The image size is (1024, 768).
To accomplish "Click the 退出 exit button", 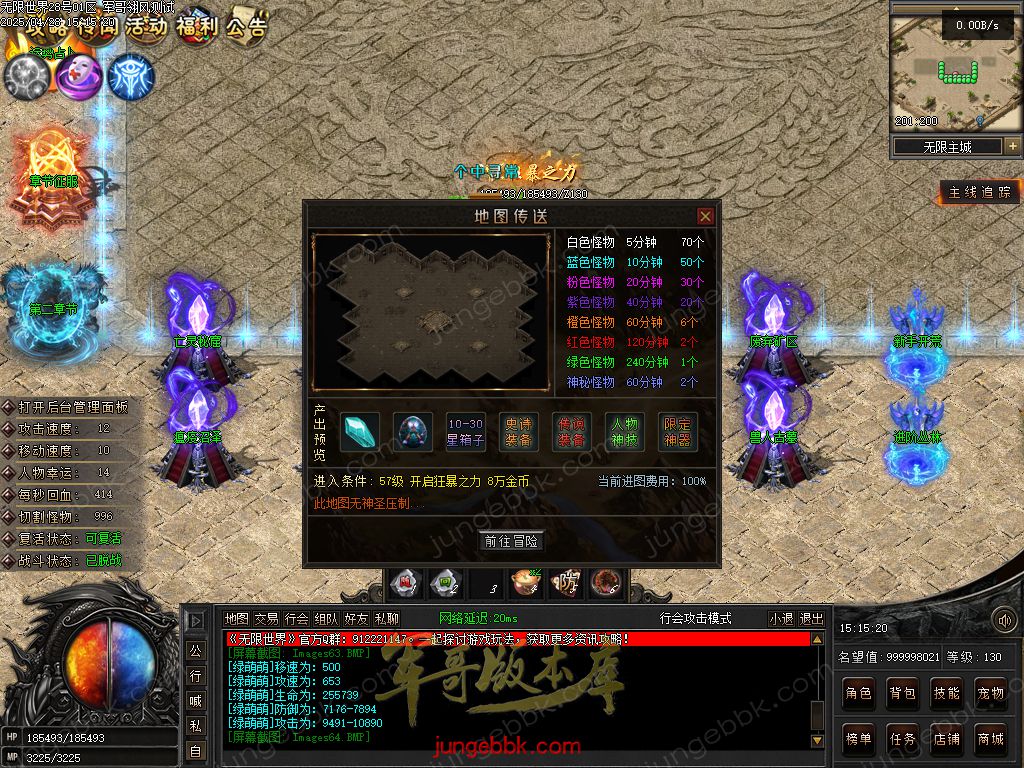I will pyautogui.click(x=812, y=619).
